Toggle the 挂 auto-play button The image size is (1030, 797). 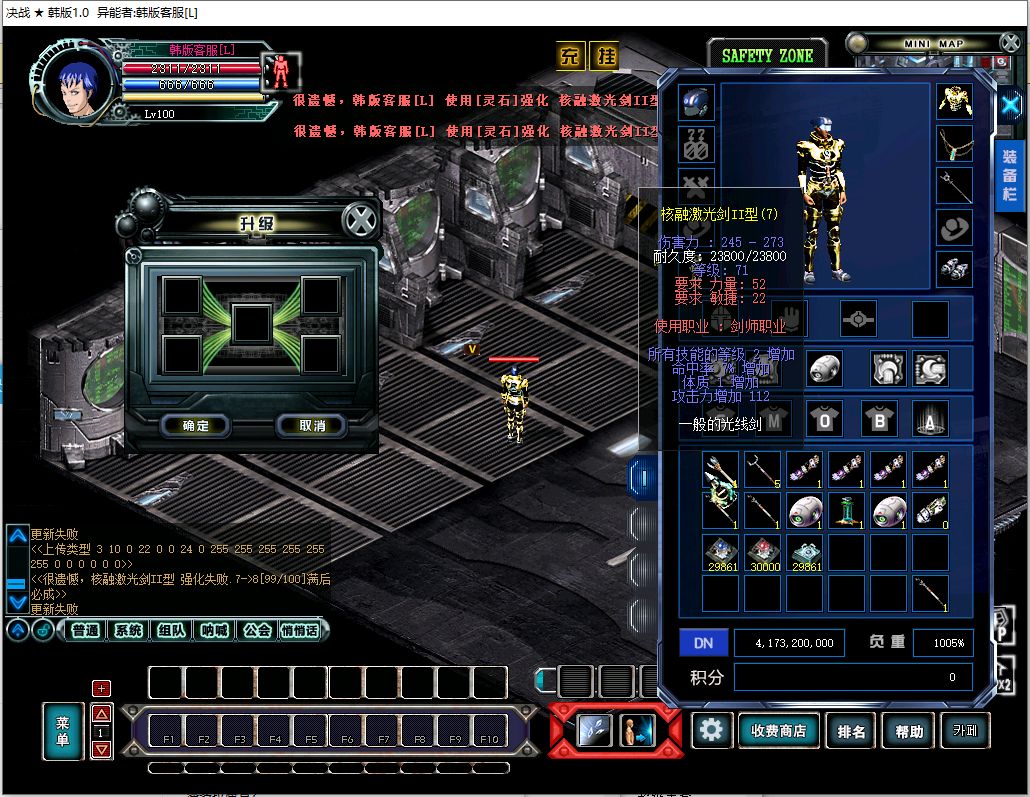click(x=604, y=56)
